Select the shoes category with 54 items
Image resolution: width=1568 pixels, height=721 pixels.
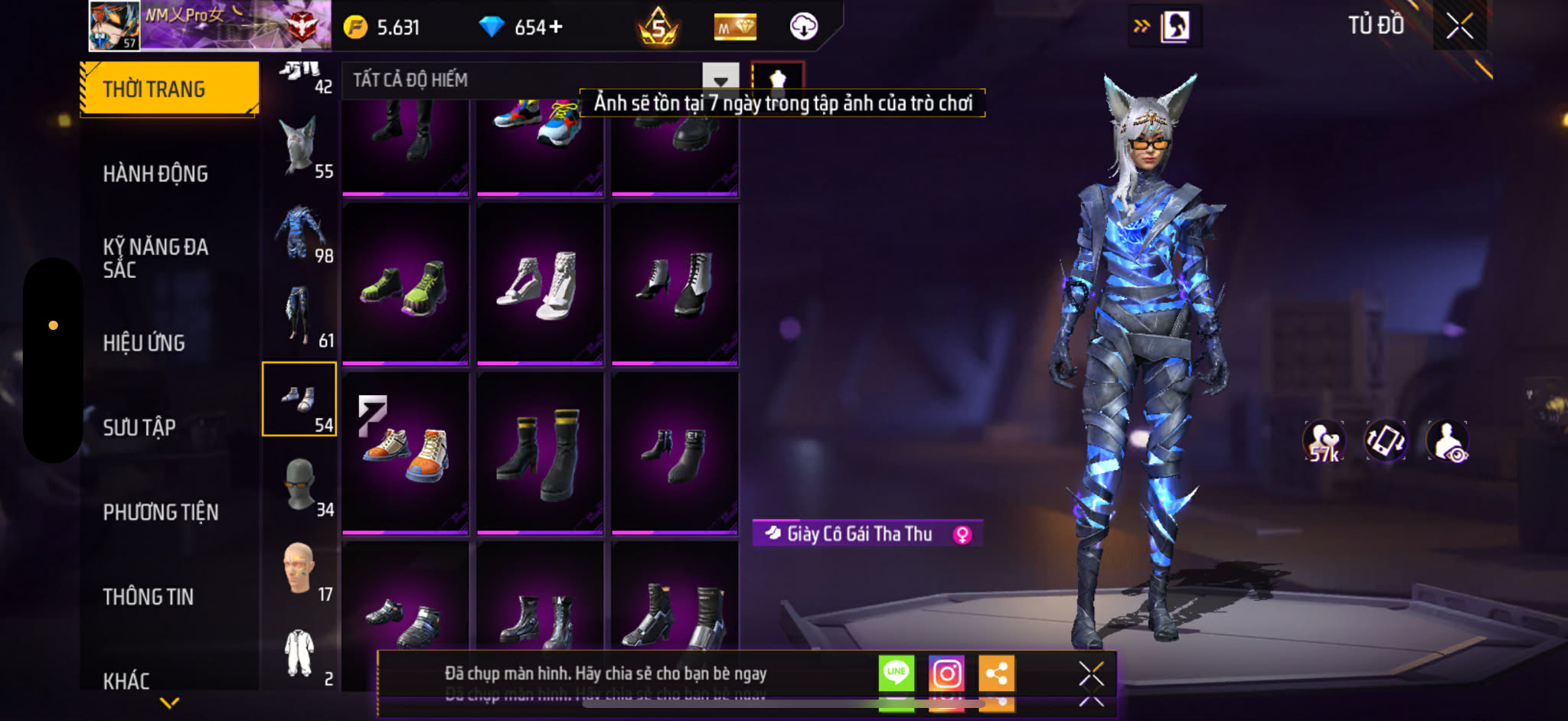[x=299, y=400]
